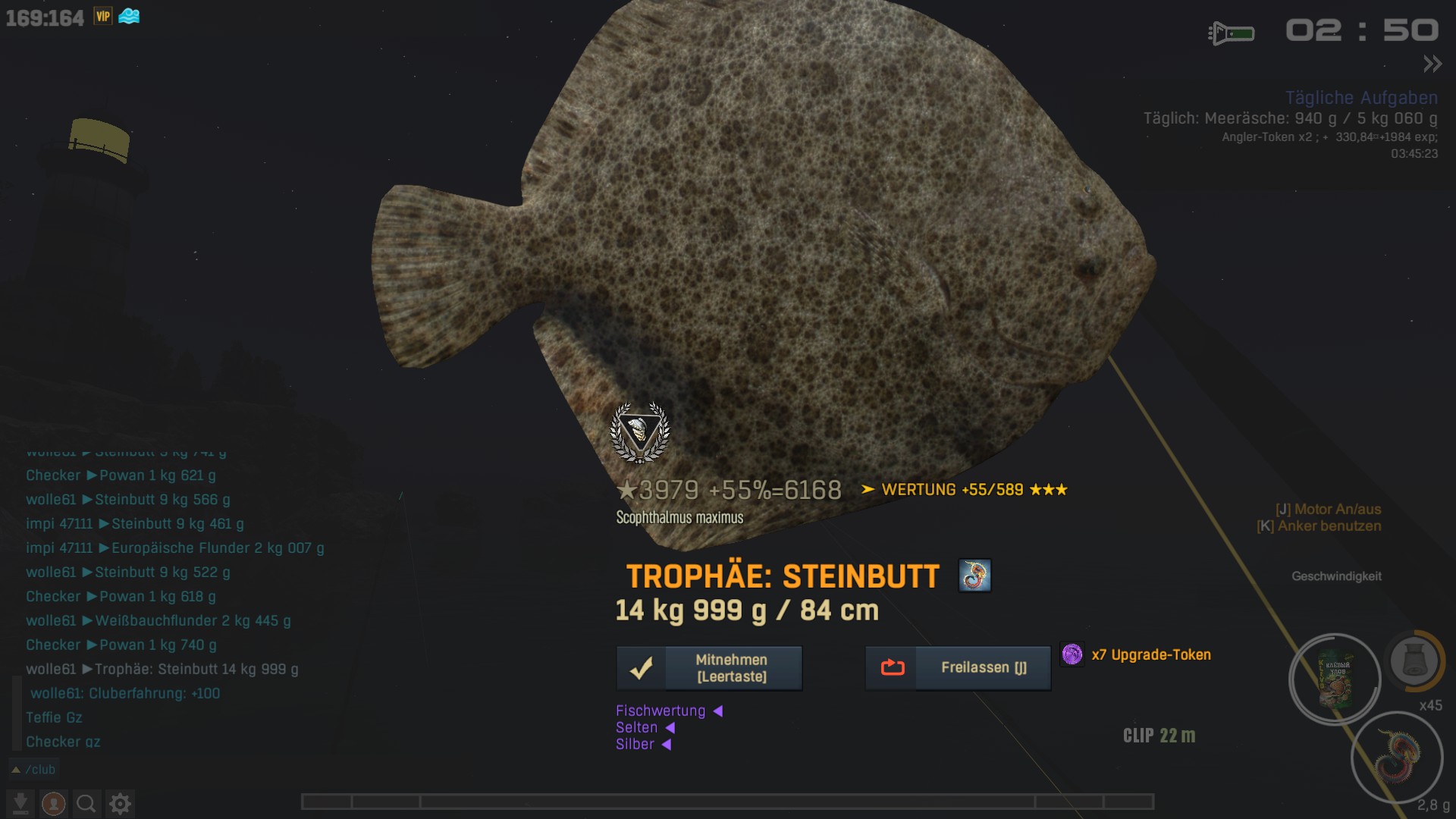Click the Fischwertung label
This screenshot has height=819, width=1456.
pyautogui.click(x=661, y=711)
